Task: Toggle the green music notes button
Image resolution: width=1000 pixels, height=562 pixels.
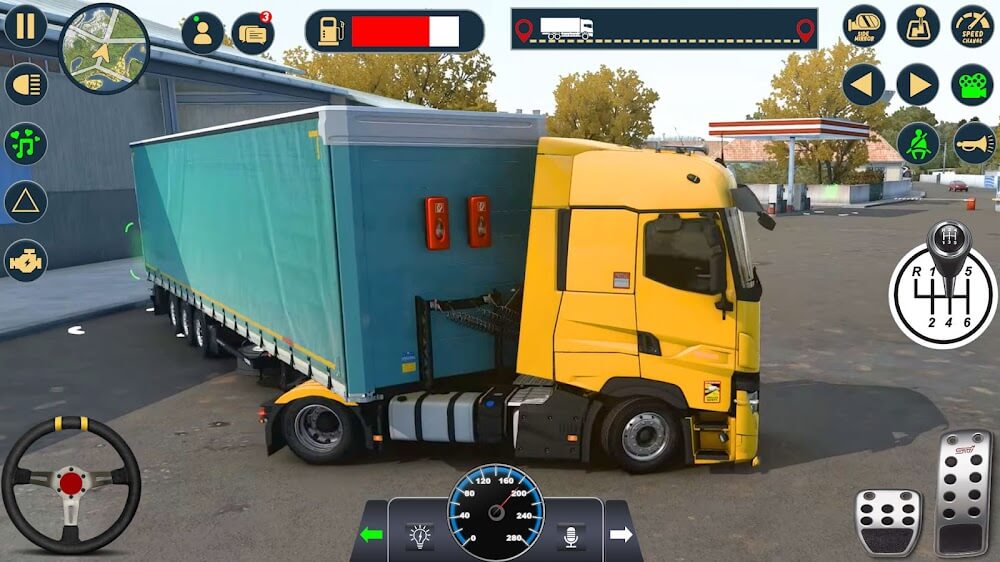Action: (25, 143)
